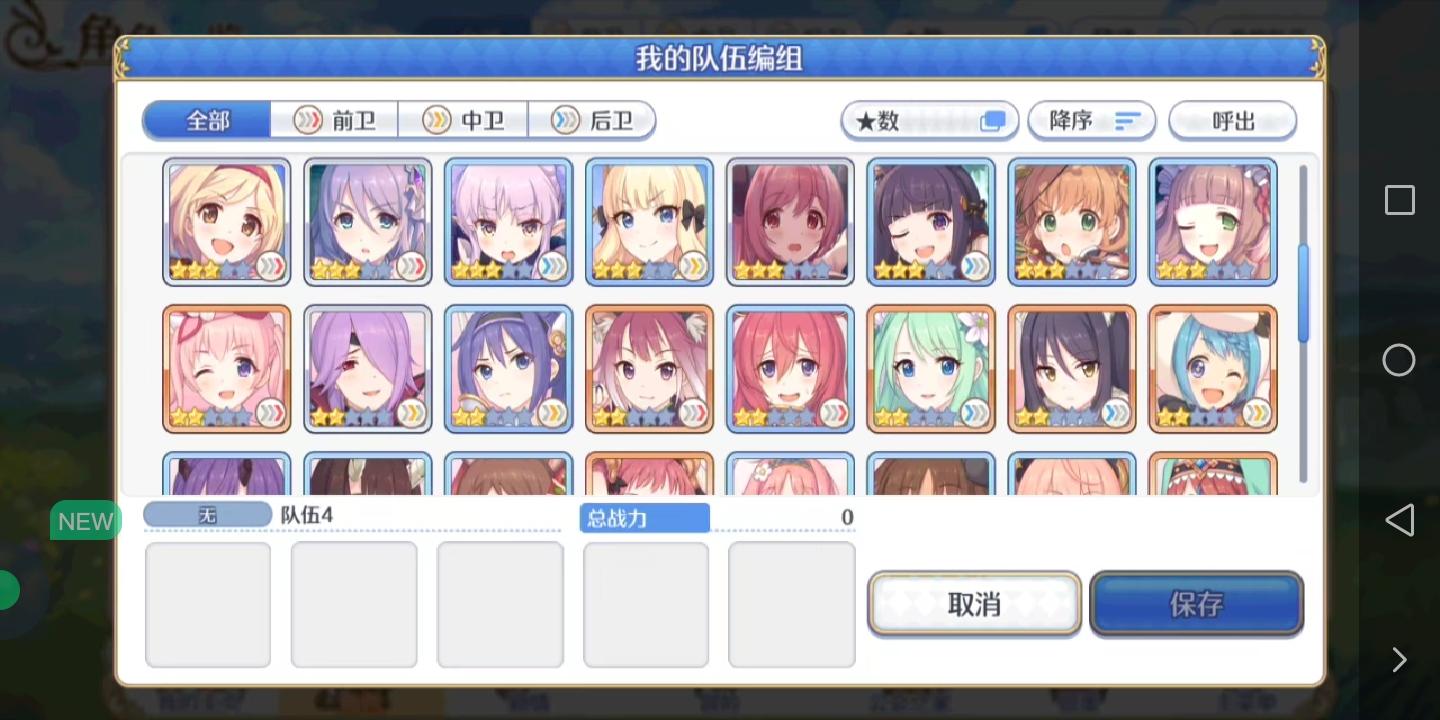Open the 后卫 rearguard tab
The width and height of the screenshot is (1440, 720).
[592, 120]
